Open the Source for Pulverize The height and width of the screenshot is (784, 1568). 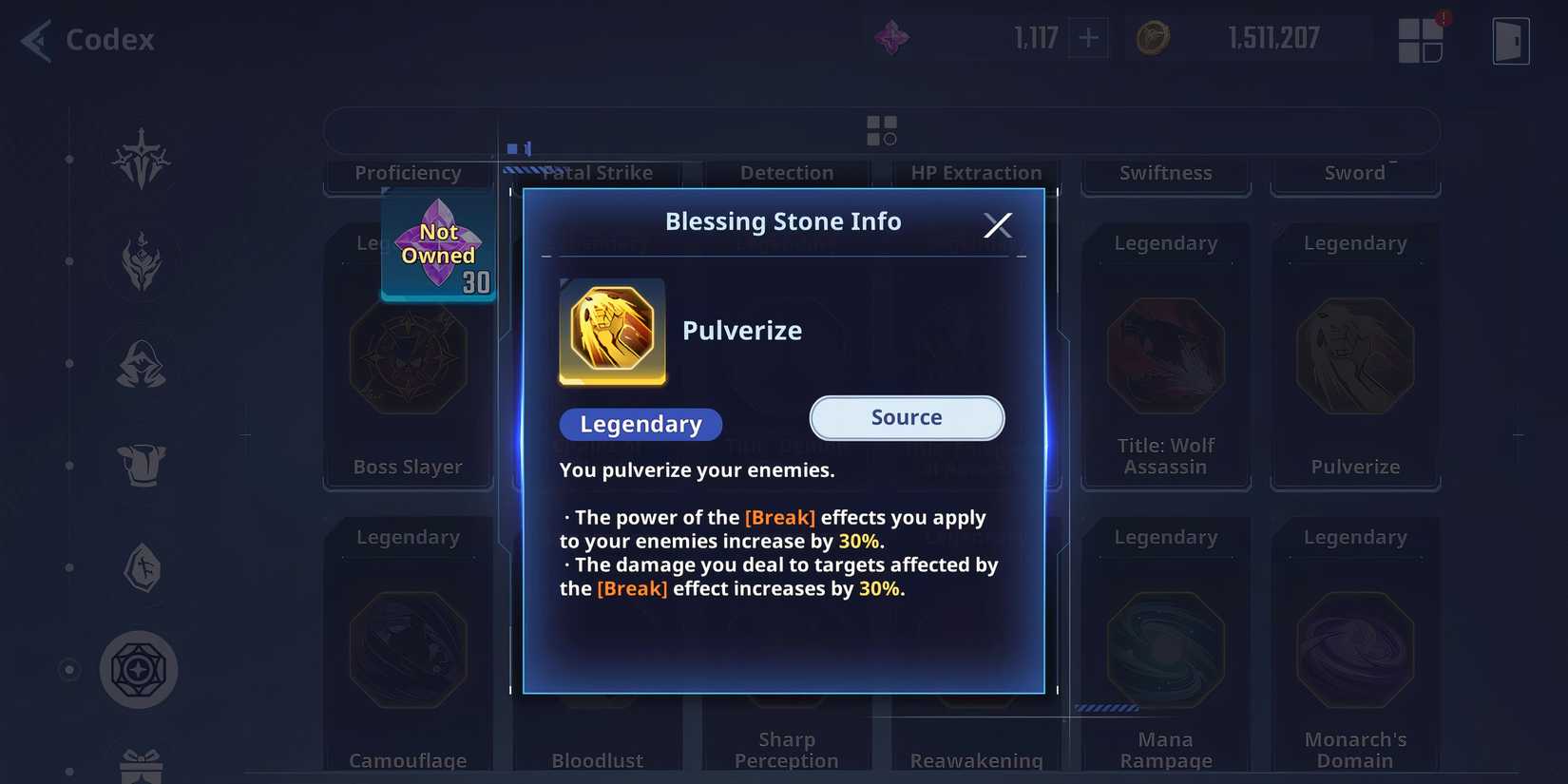906,418
